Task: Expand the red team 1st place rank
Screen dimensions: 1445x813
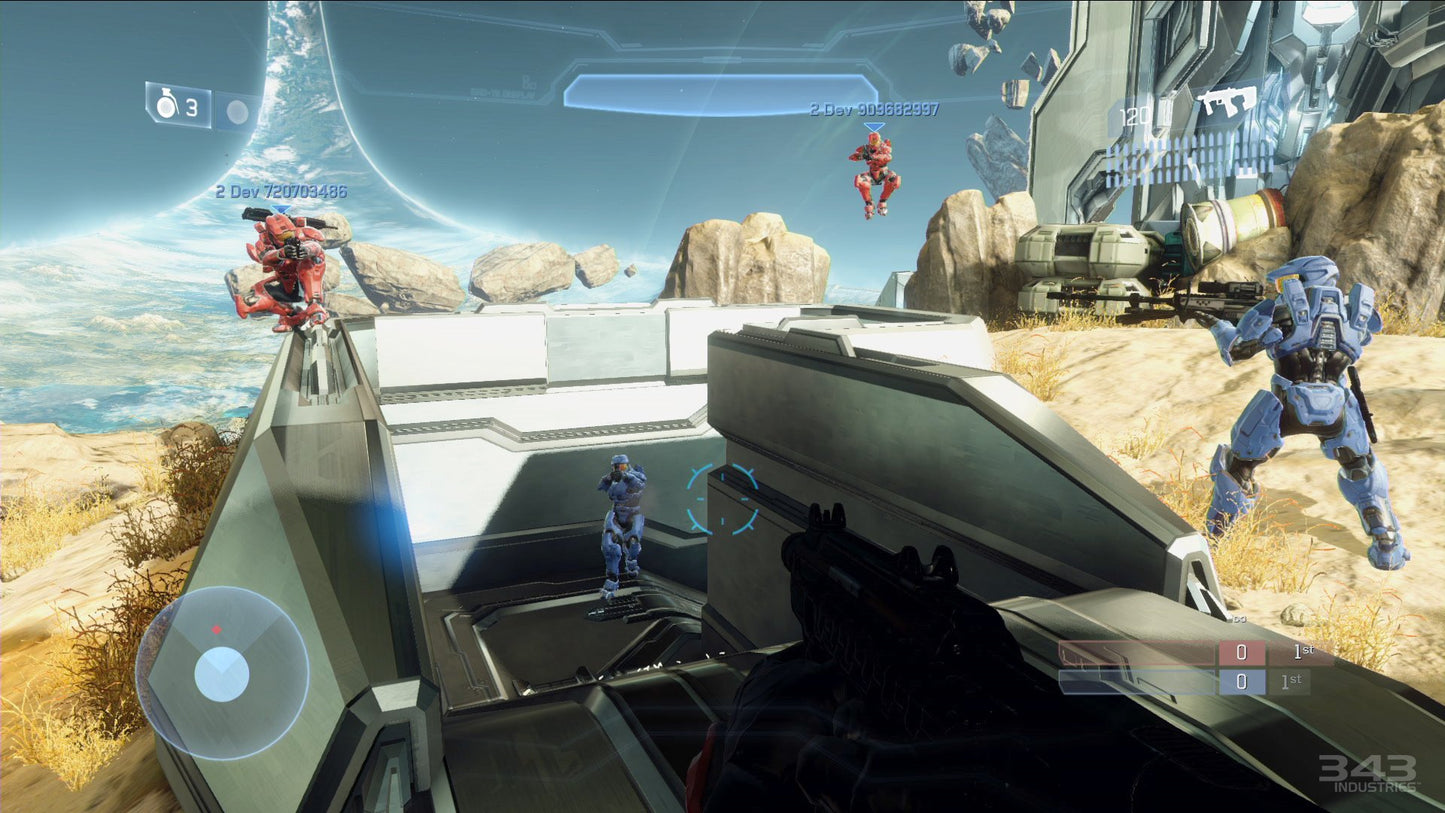Action: click(1302, 650)
